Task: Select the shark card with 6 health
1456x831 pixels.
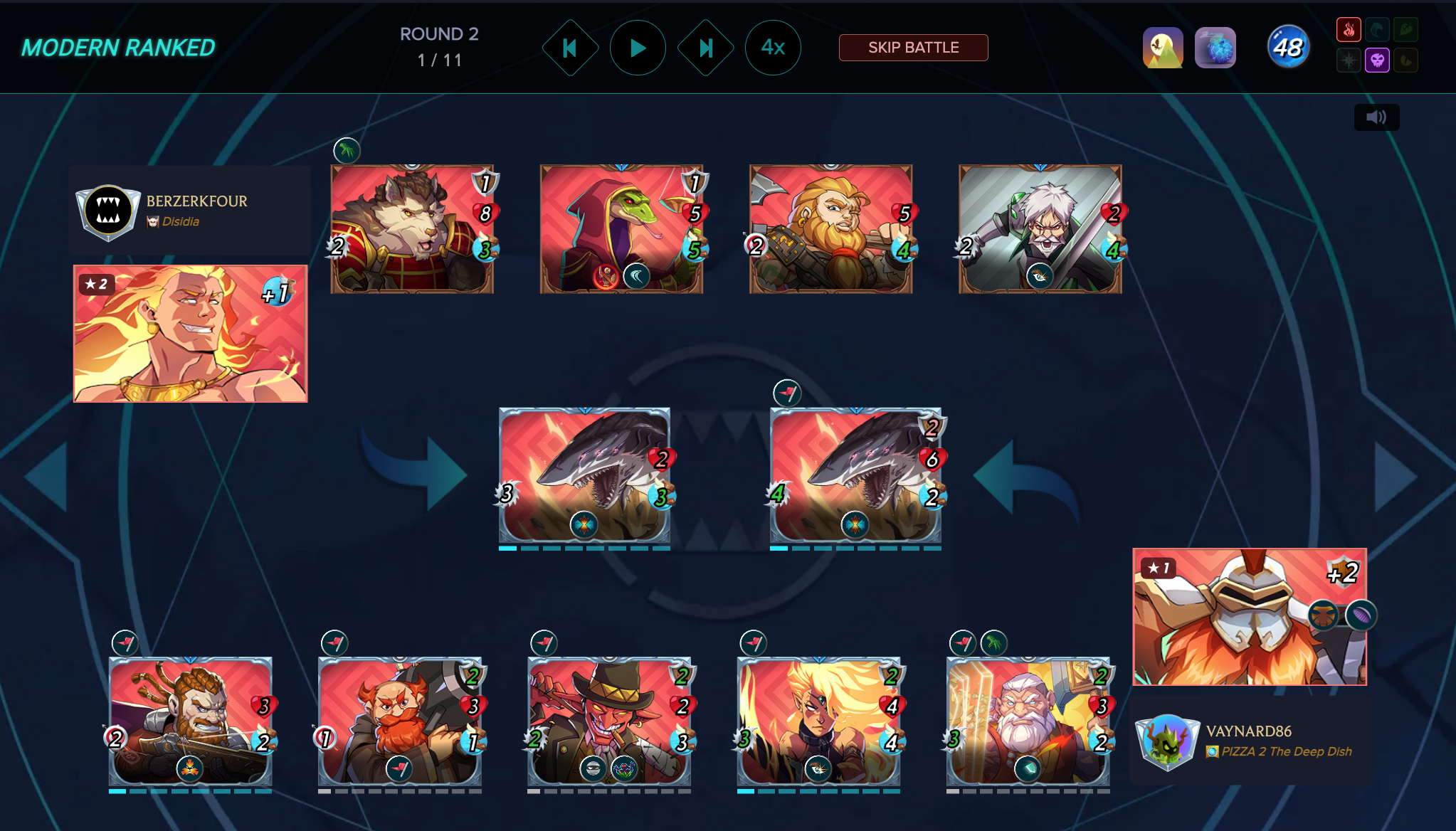Action: (855, 475)
